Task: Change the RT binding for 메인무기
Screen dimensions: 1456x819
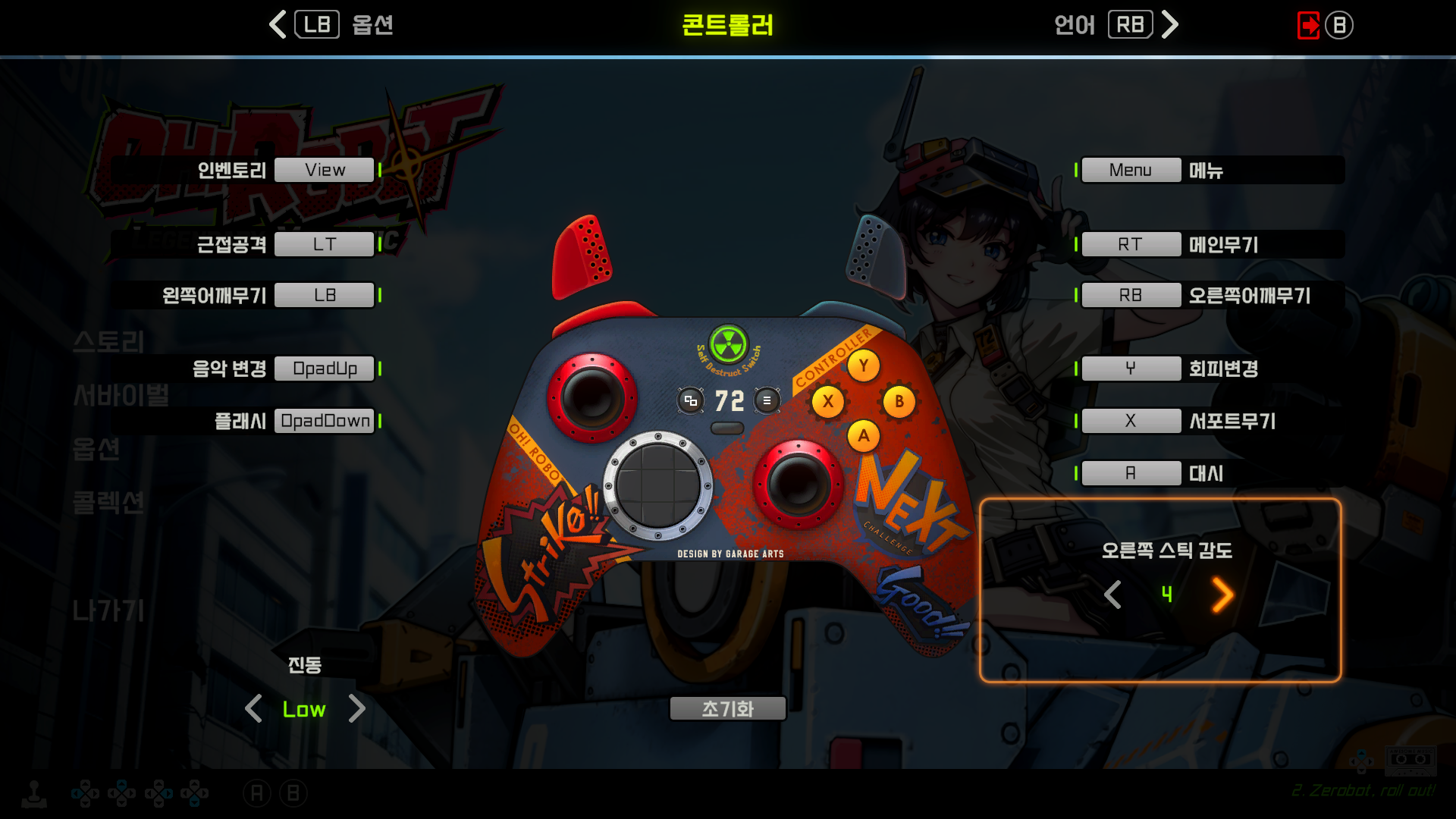Action: pyautogui.click(x=1131, y=244)
